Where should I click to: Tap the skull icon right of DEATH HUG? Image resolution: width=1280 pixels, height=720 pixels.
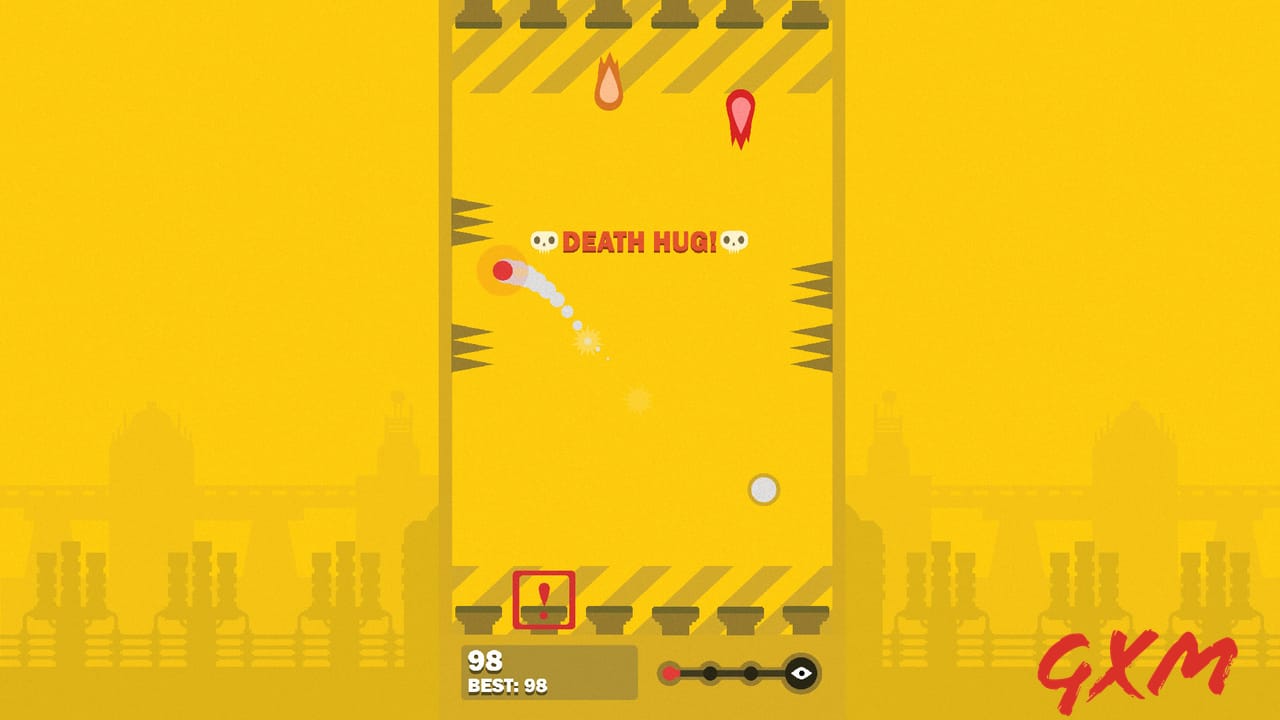[734, 240]
